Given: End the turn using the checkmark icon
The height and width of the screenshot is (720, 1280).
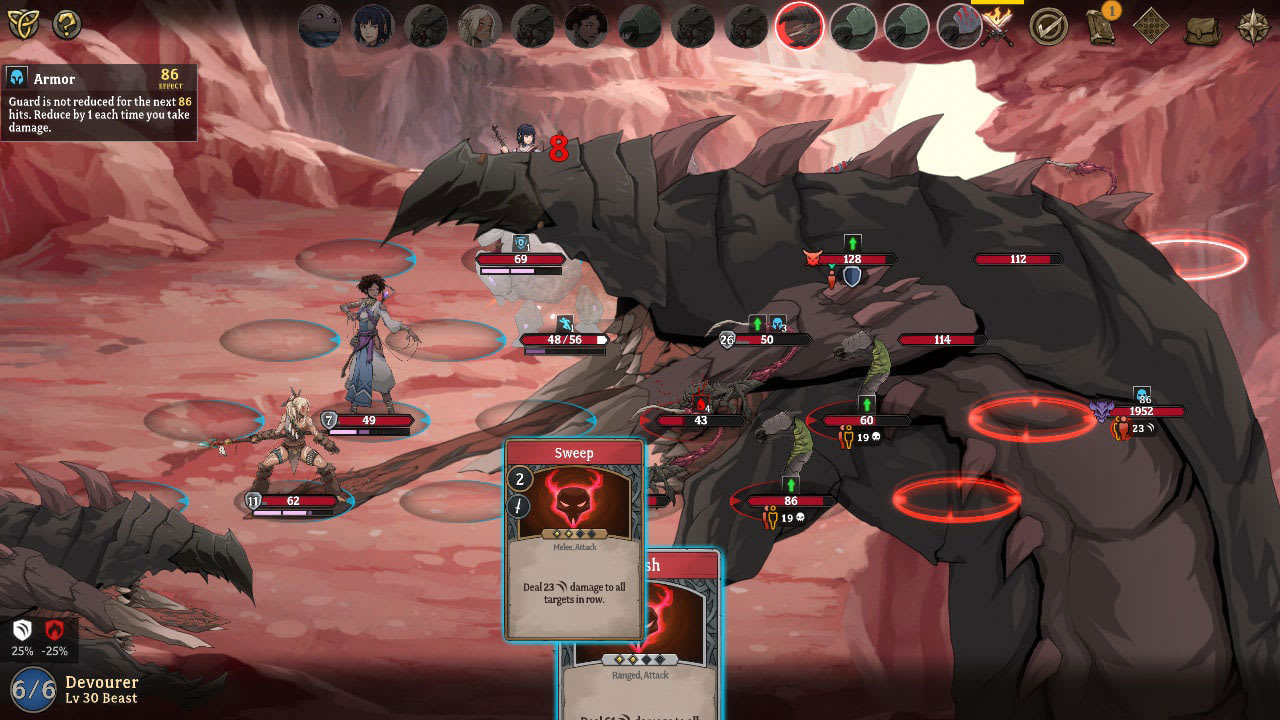Looking at the screenshot, I should [x=1047, y=27].
